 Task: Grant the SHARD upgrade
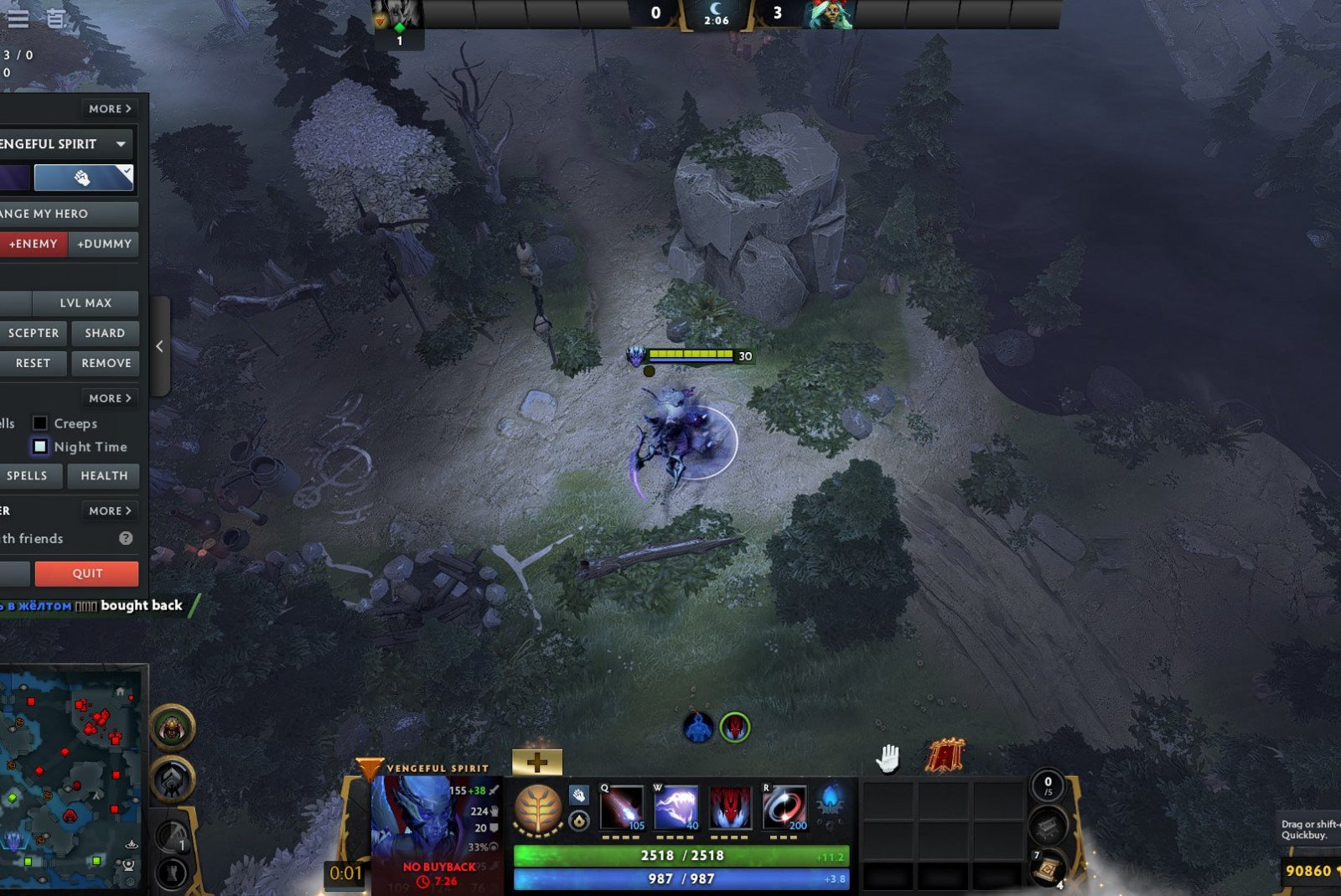pyautogui.click(x=105, y=333)
